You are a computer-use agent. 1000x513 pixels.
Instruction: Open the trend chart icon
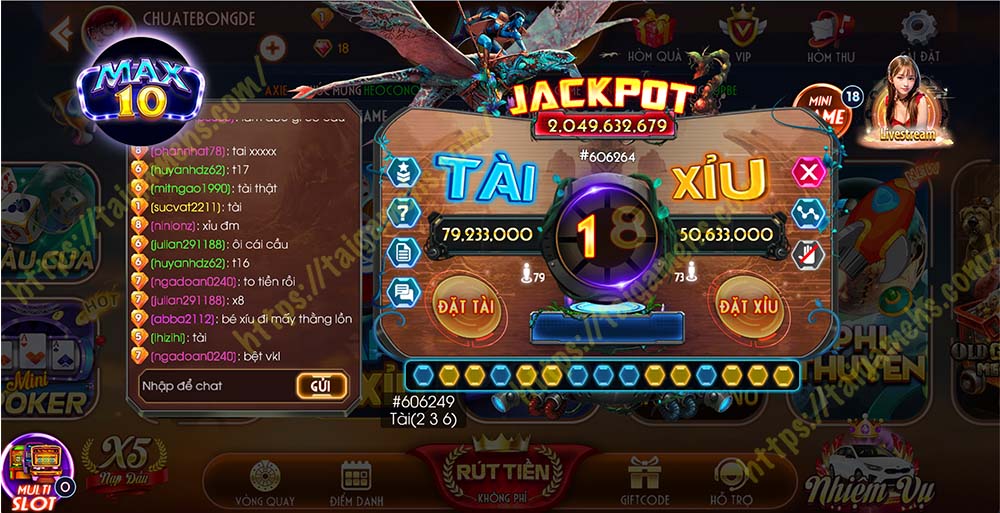(807, 213)
